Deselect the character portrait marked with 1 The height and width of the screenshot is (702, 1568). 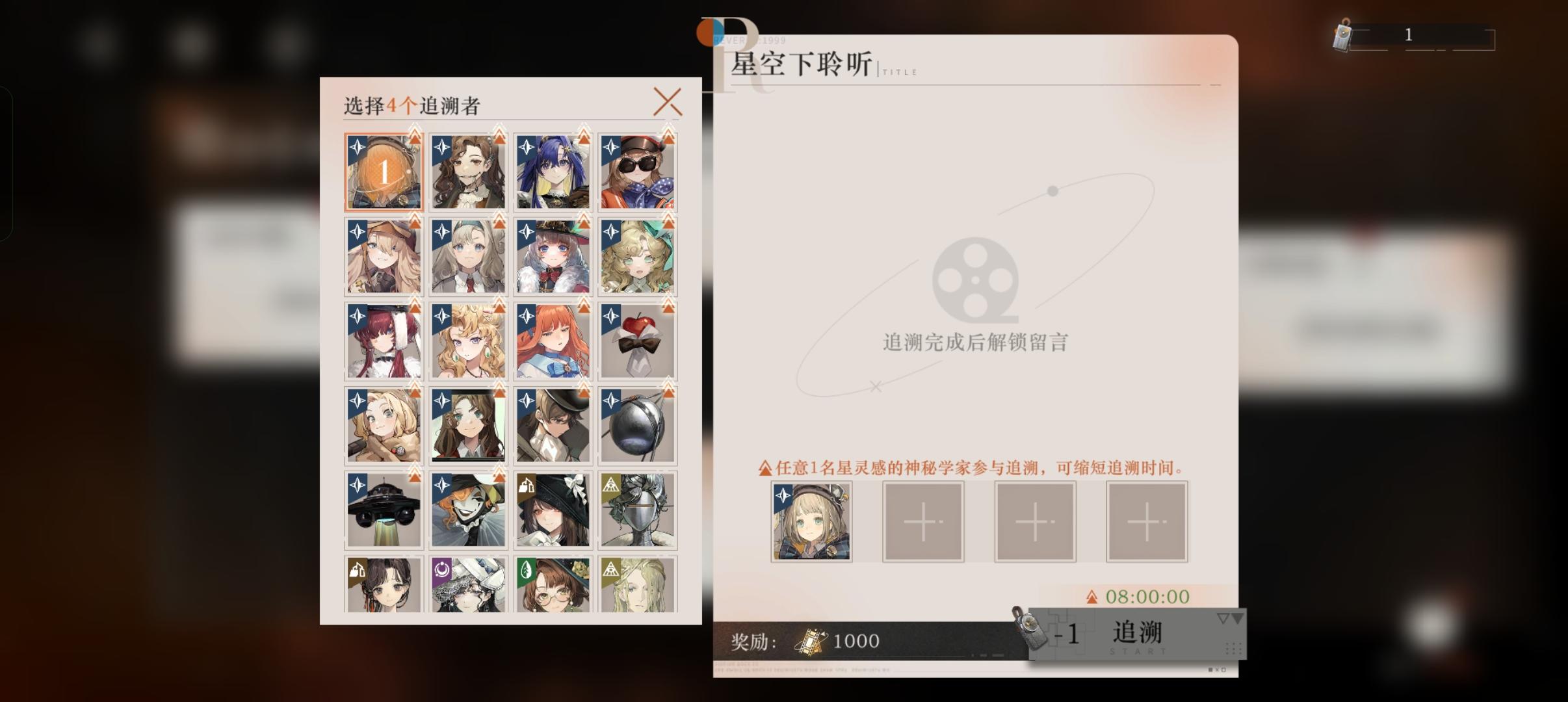[x=384, y=171]
